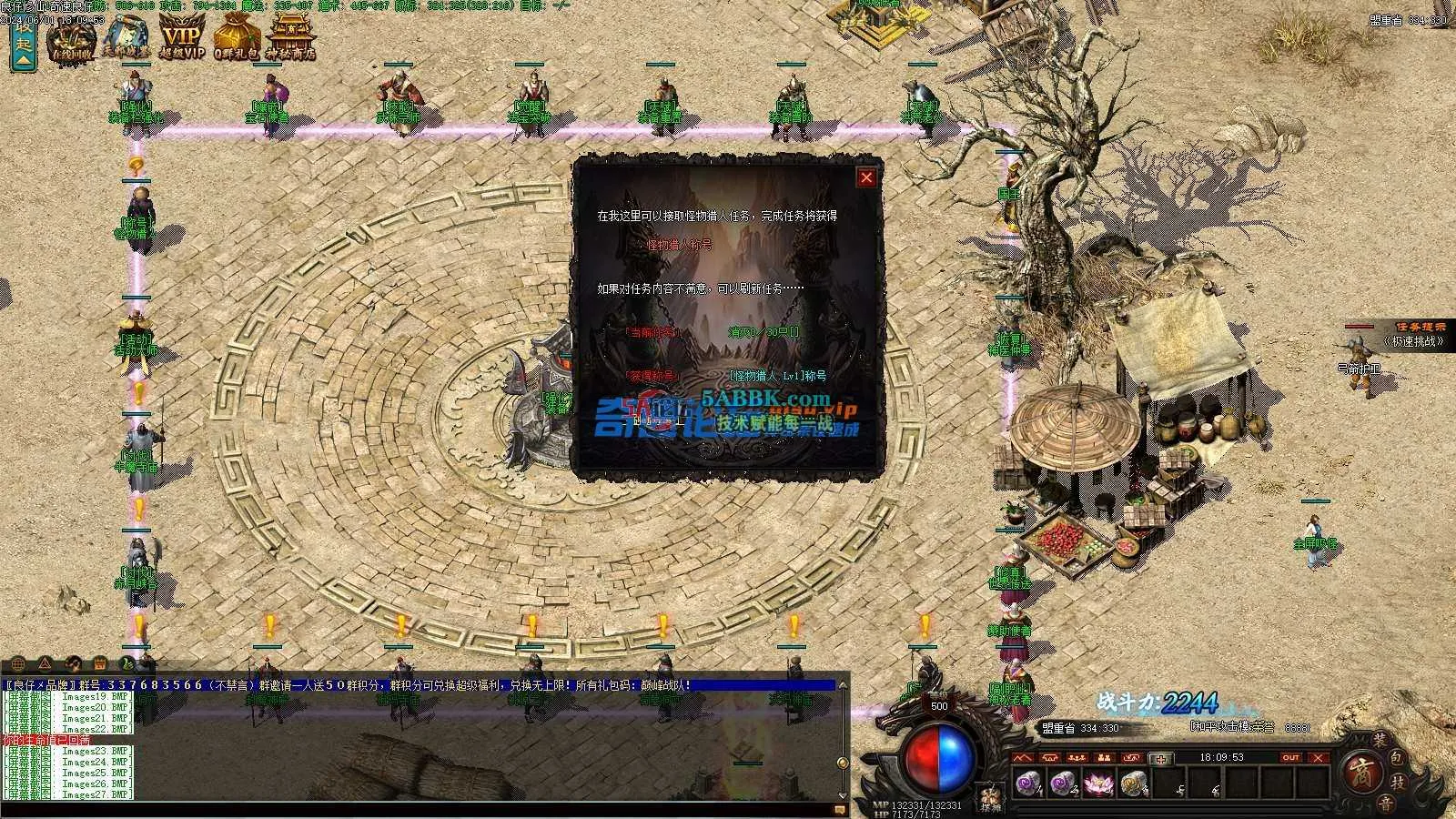
Task: Click the plus button on the bottom bar
Action: (1160, 758)
